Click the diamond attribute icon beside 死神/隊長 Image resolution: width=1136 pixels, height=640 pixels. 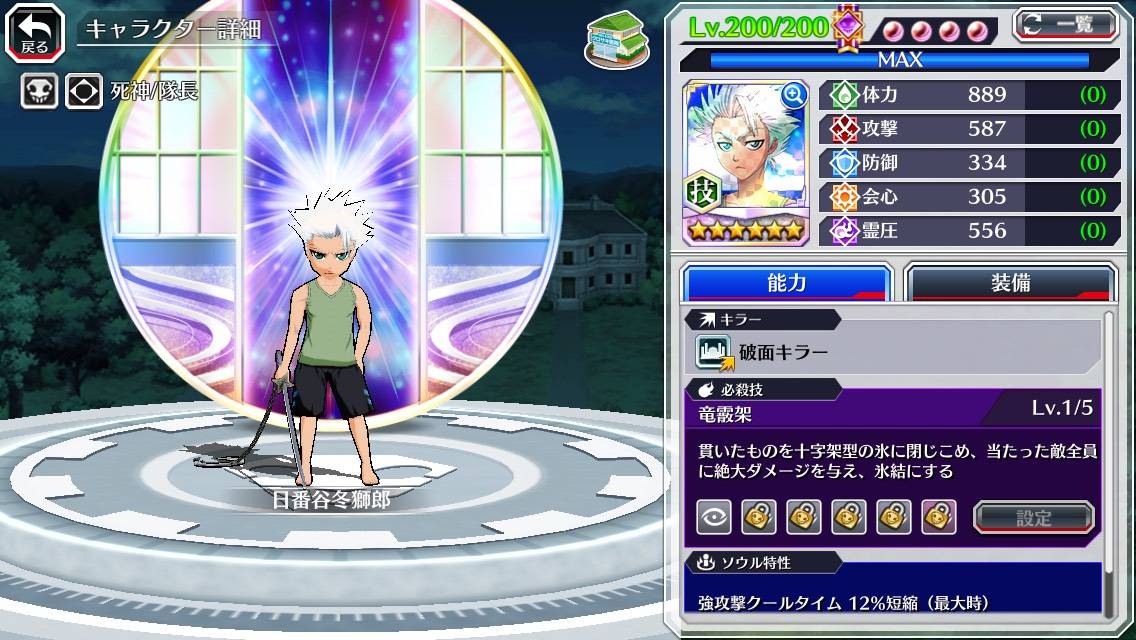84,92
